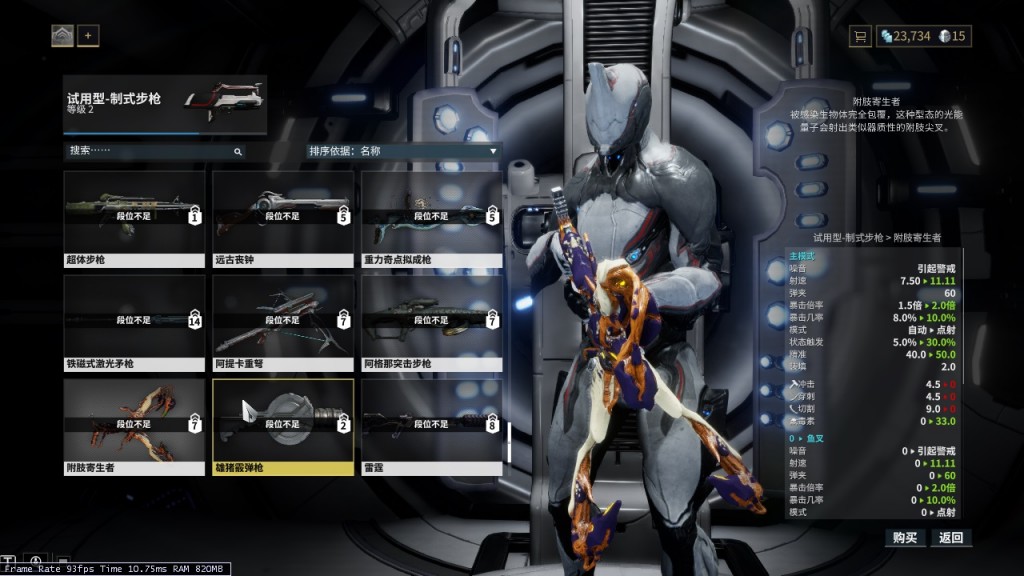Screen dimensions: 1024x576
Task: Choose the 阿格那突击步枪 weapon tile
Action: [x=432, y=322]
